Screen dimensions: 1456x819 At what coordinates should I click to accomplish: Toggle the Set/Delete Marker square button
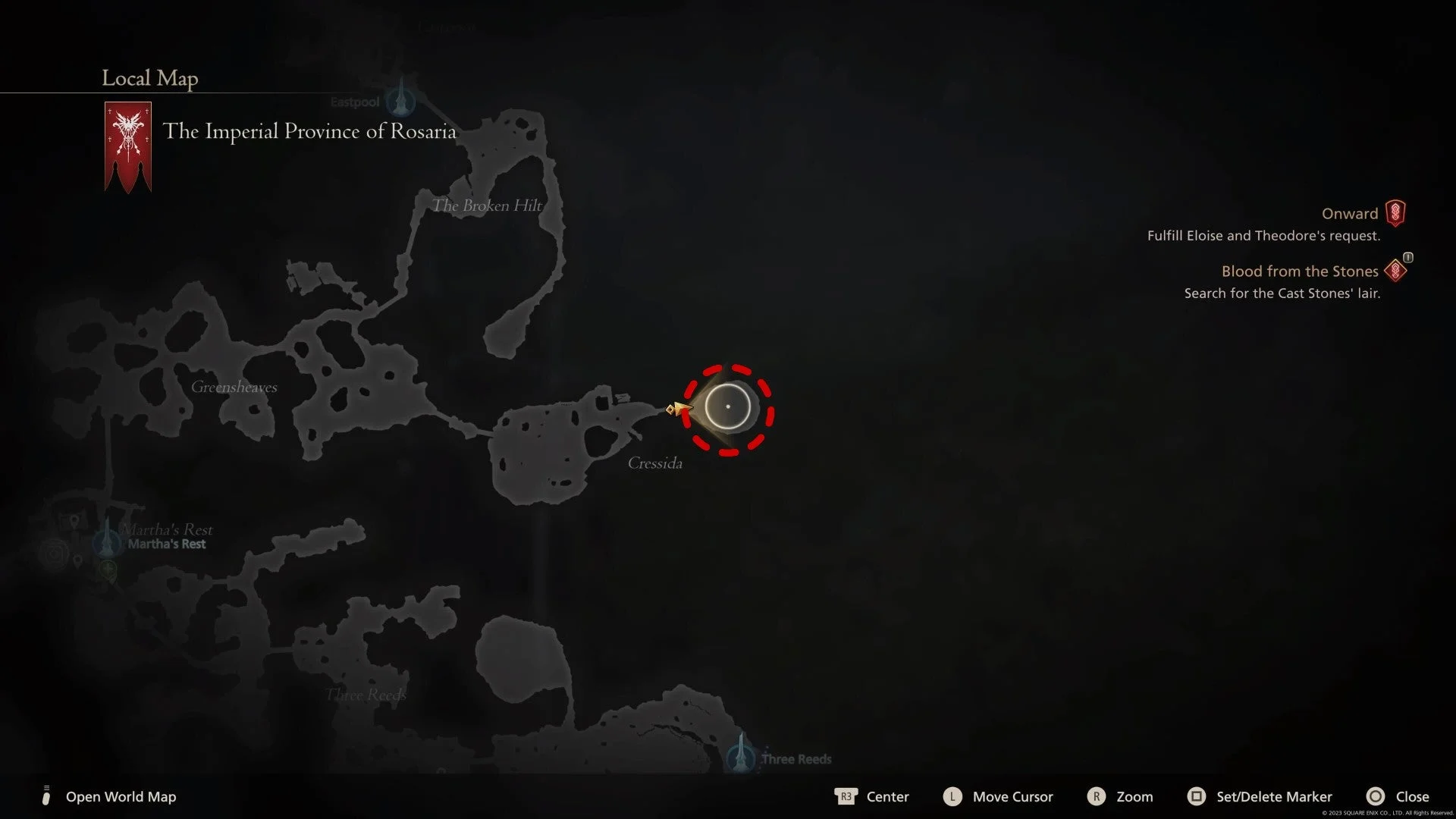coord(1197,797)
